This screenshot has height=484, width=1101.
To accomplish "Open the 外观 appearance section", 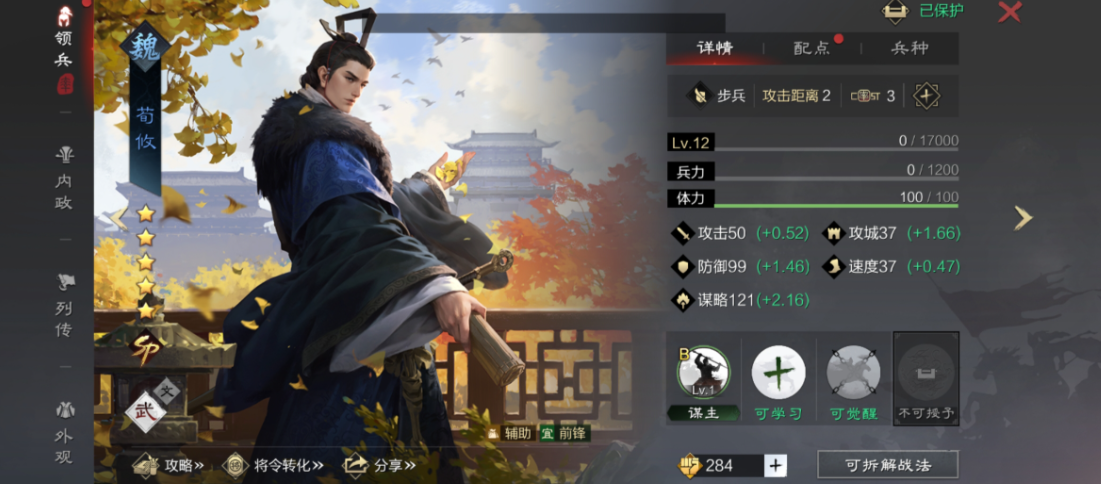I will [x=64, y=432].
